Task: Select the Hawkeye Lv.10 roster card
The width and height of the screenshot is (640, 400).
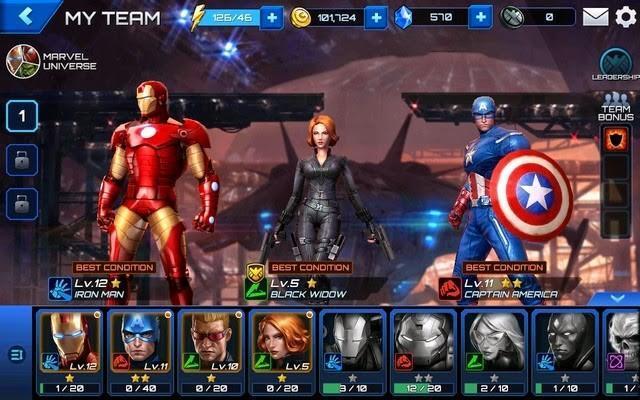Action: coord(210,350)
